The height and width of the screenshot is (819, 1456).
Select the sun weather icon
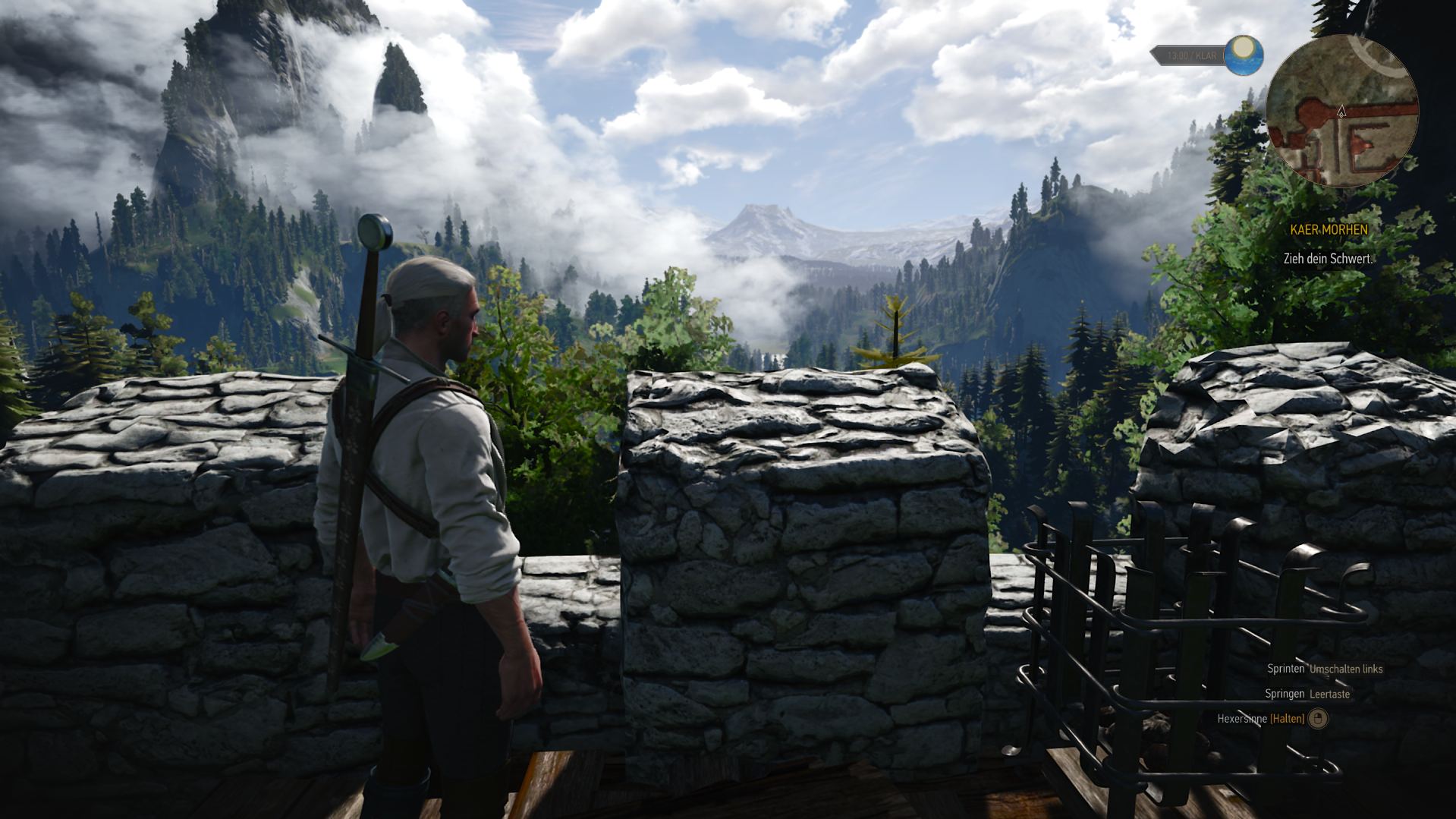point(1243,55)
